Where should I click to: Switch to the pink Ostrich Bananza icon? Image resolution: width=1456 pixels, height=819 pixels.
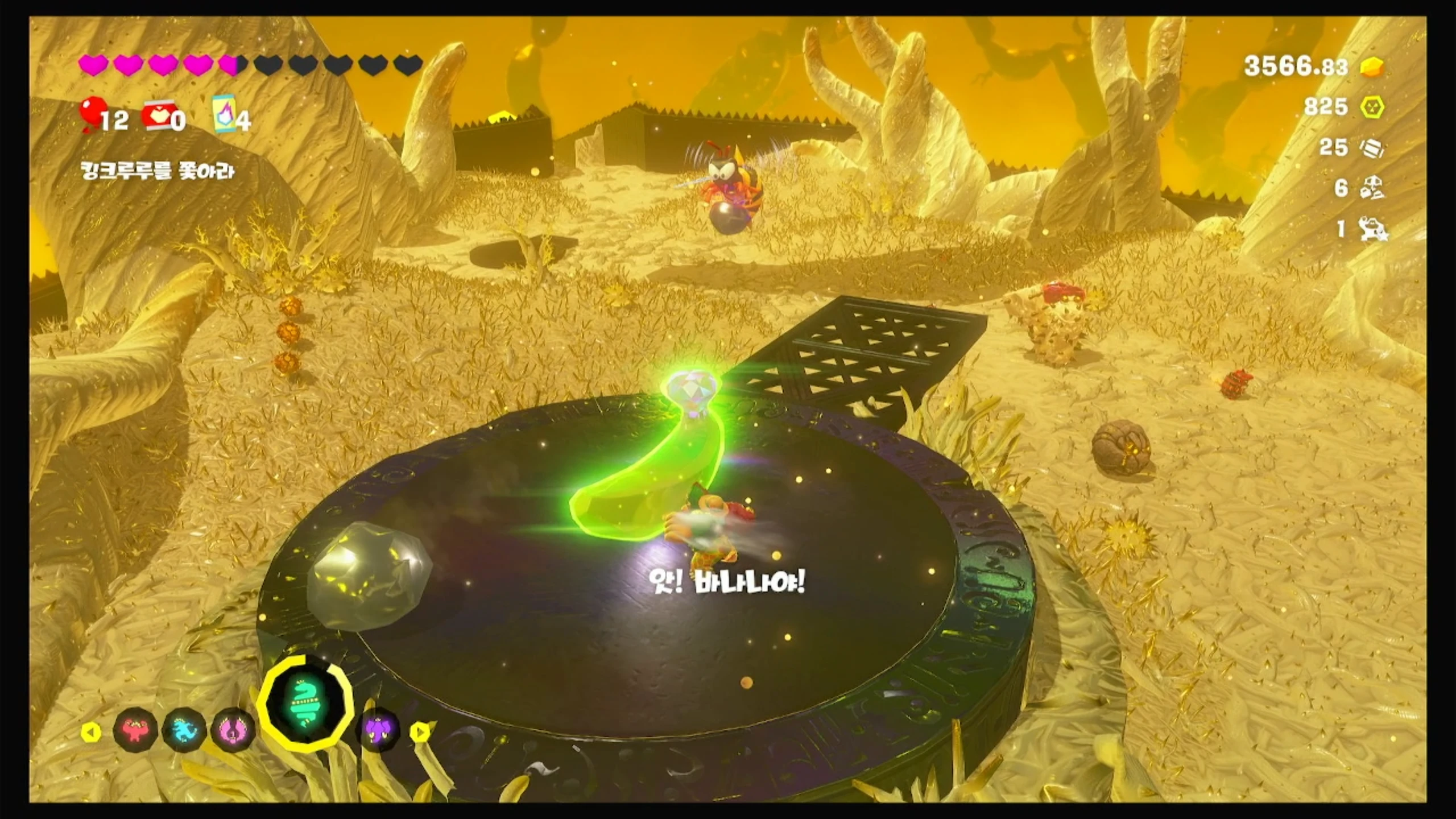(x=233, y=730)
